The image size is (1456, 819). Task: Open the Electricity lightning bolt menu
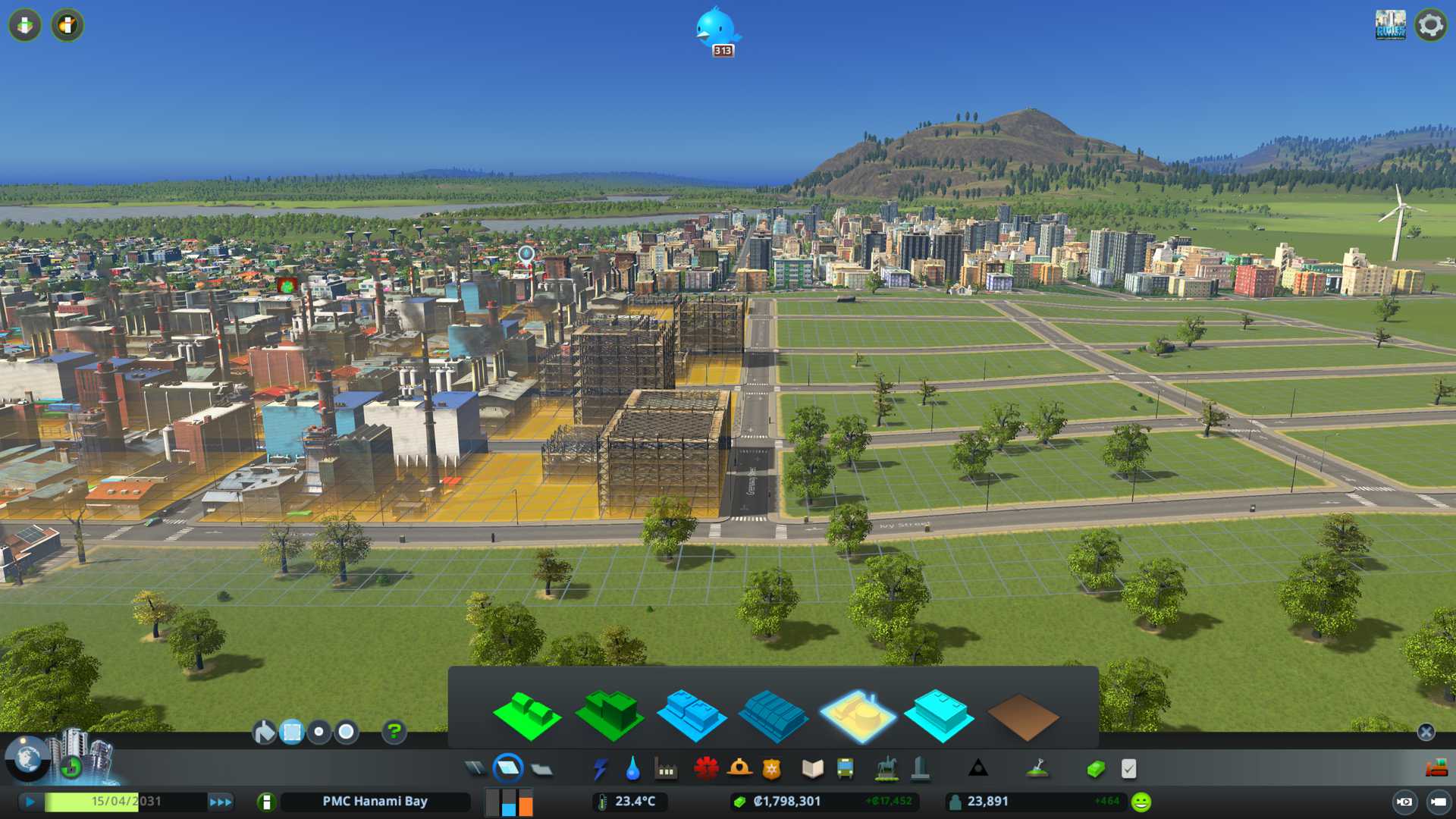(x=600, y=769)
